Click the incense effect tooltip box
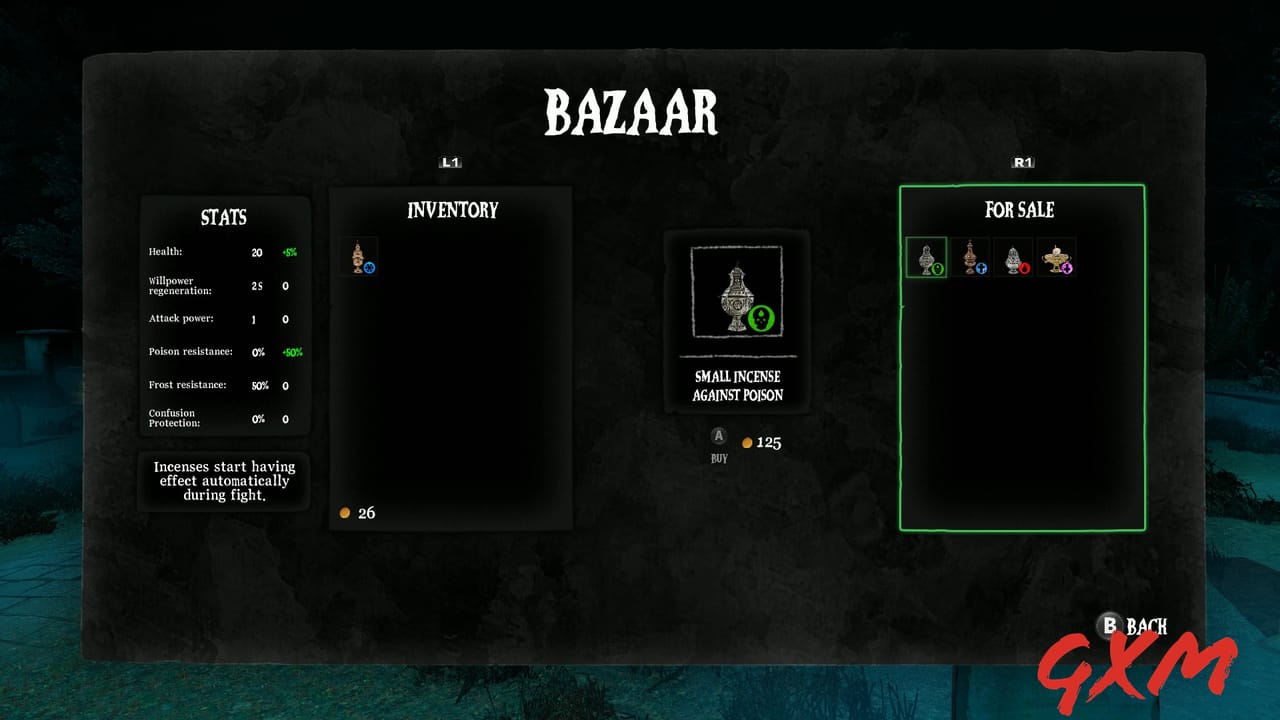This screenshot has height=720, width=1280. click(x=223, y=481)
